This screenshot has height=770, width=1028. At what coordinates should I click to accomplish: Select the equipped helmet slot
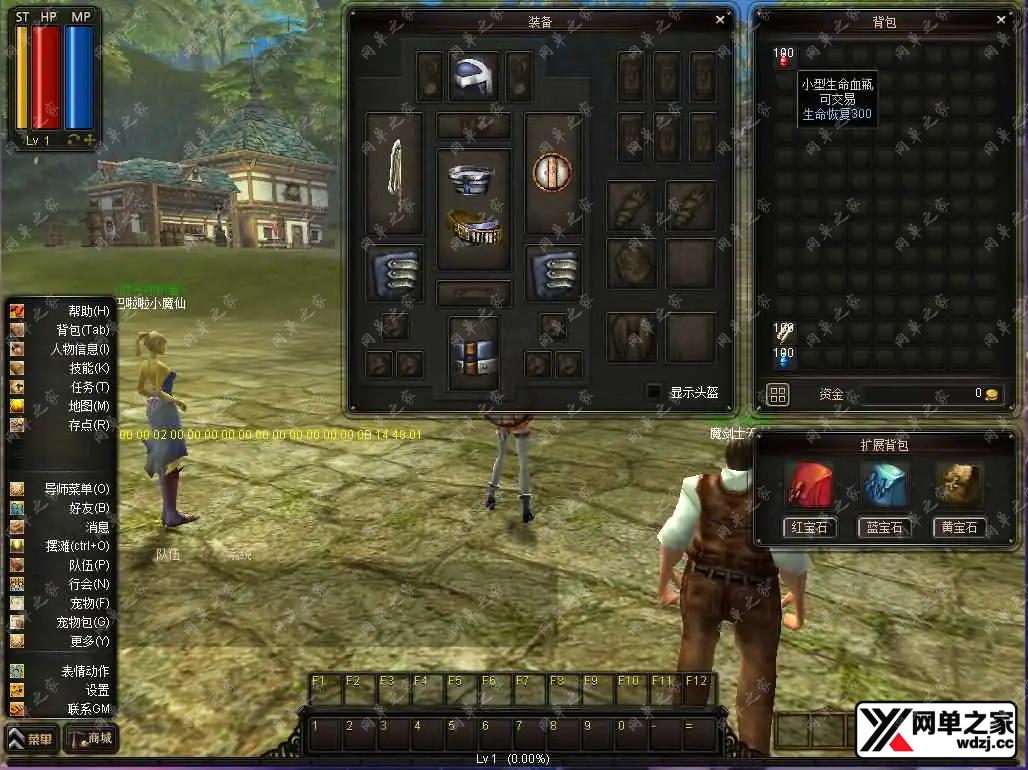coord(474,77)
